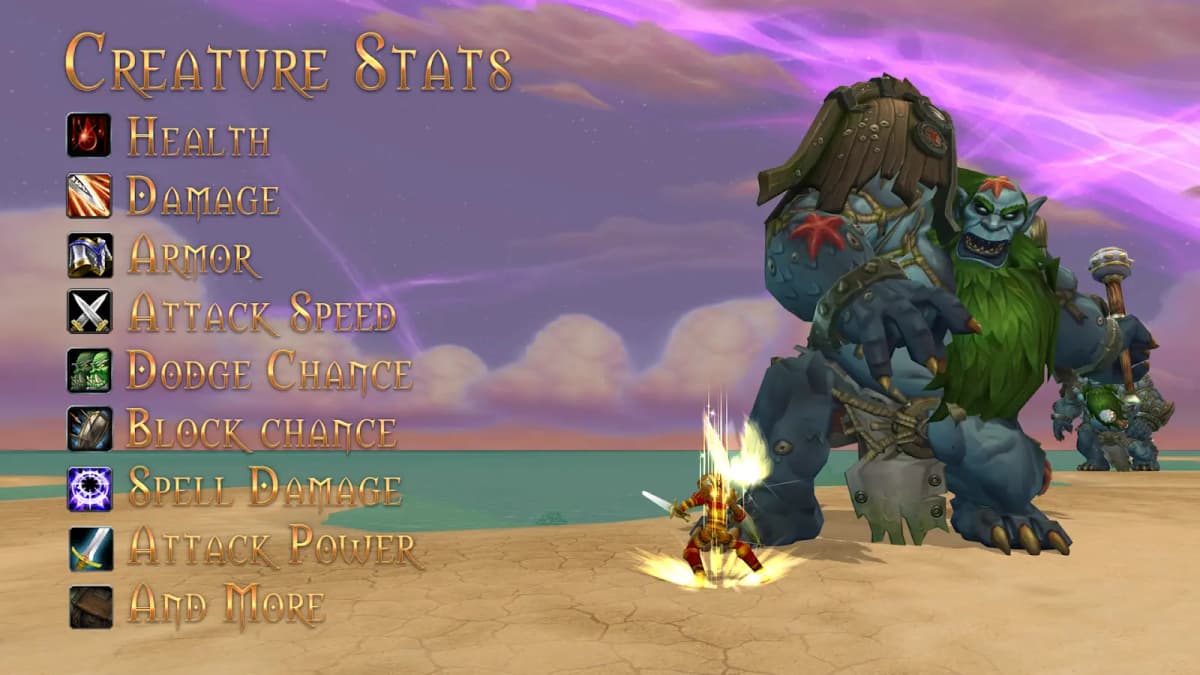Choose the Armor stat icon
1200x675 pixels.
pyautogui.click(x=89, y=255)
